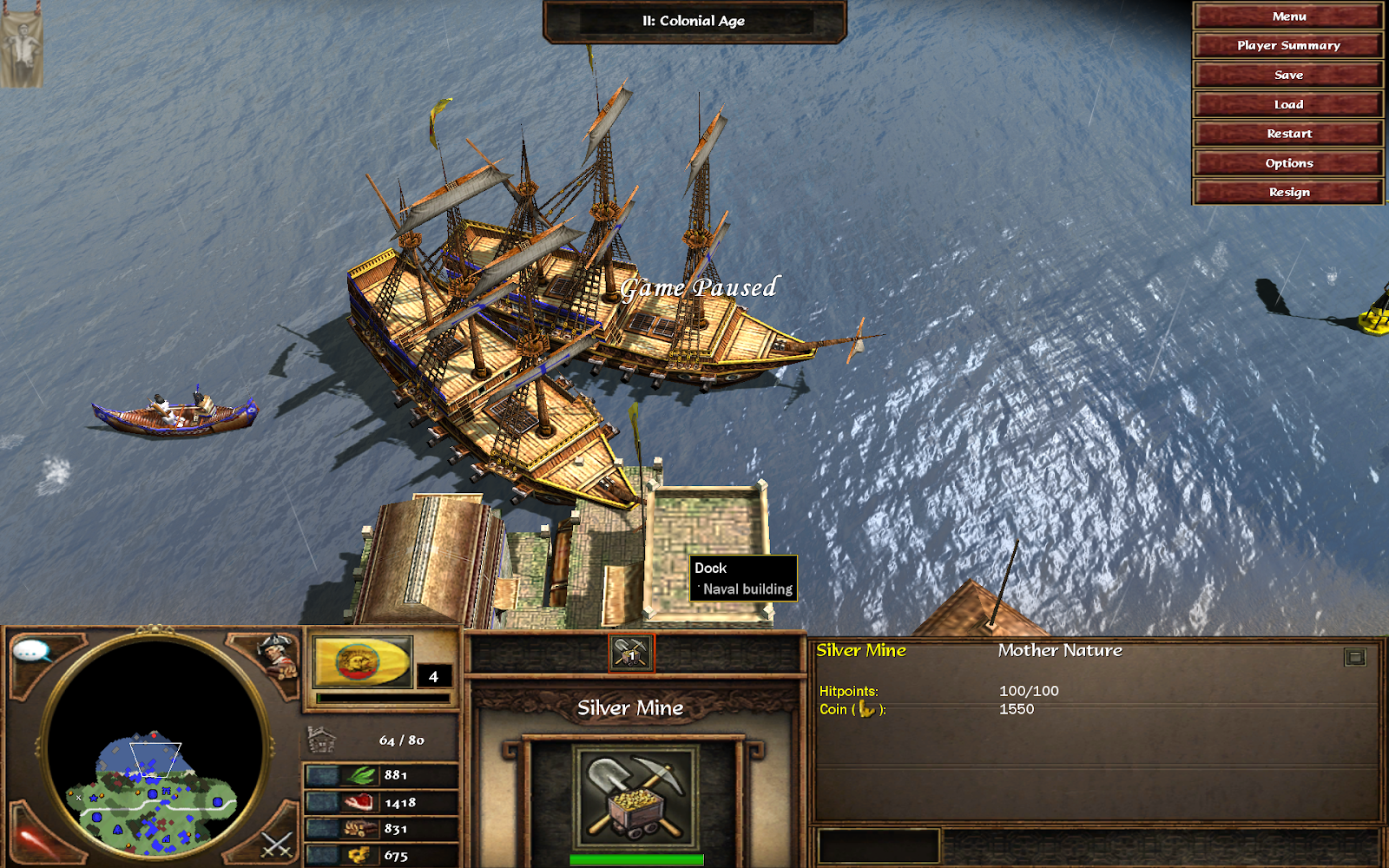Save the current game

[x=1288, y=76]
